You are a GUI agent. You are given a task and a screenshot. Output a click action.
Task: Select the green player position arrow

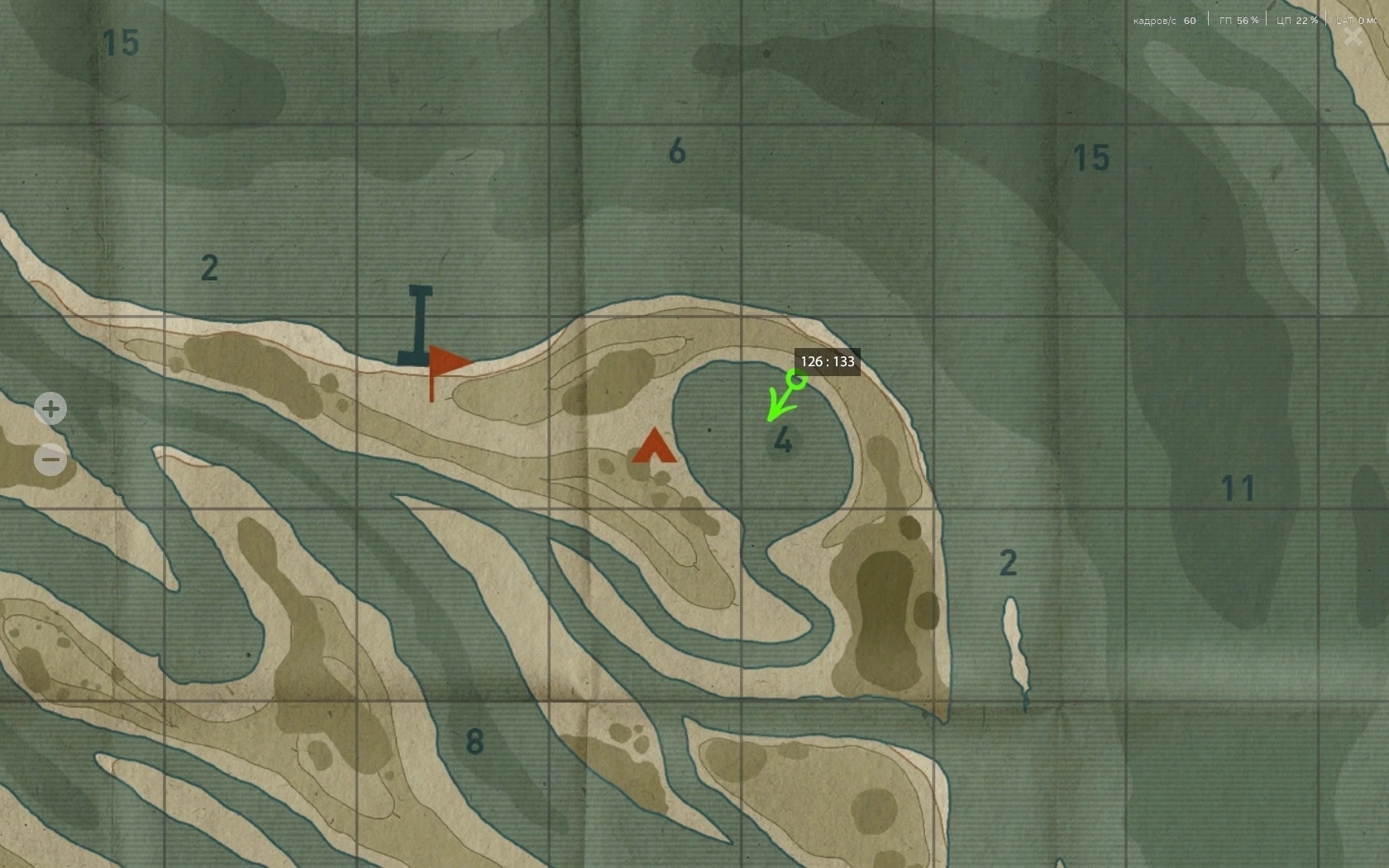point(784,396)
